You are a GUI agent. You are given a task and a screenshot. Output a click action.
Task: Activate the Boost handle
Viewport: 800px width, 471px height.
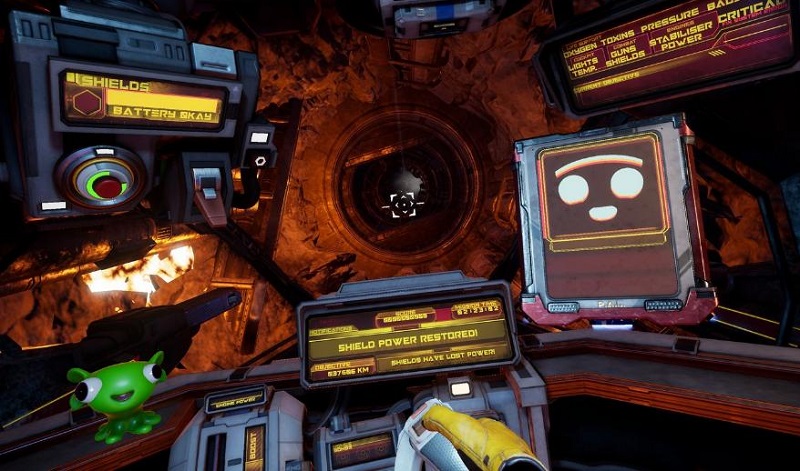pyautogui.click(x=255, y=447)
